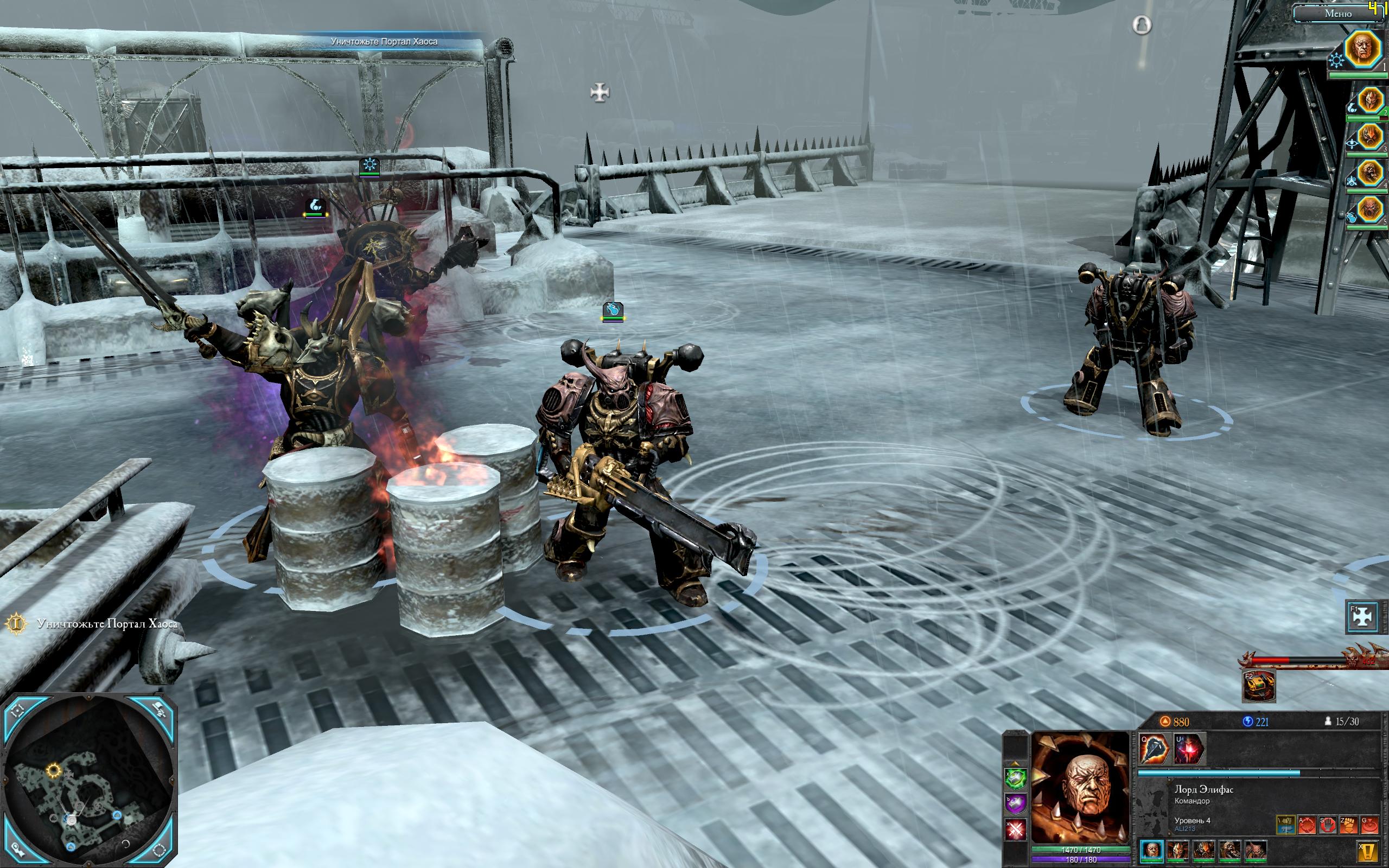Click the stop command red hand icon

(x=1327, y=825)
